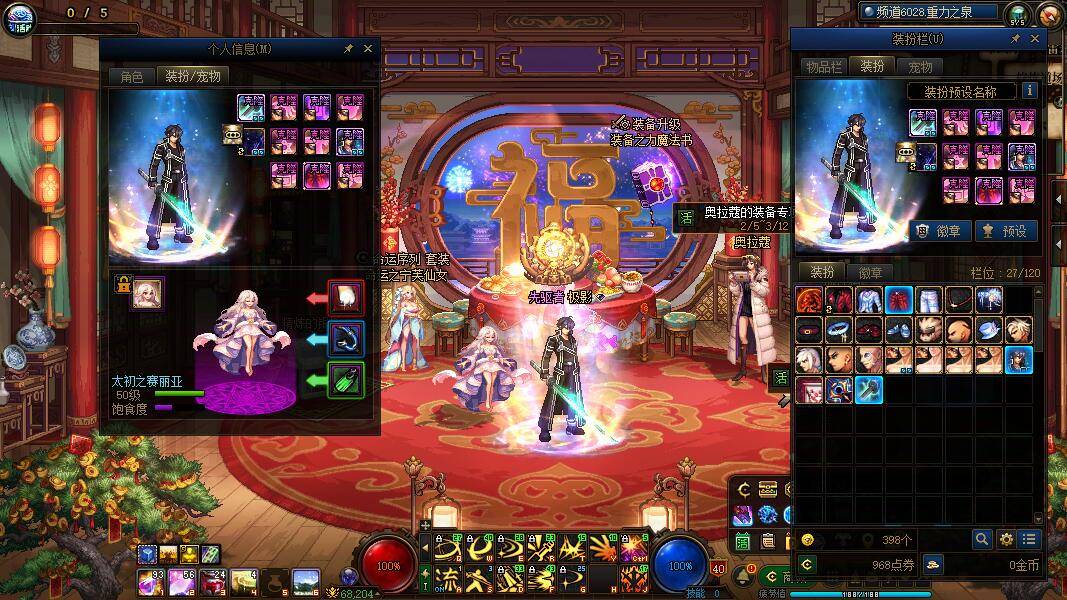Select the pet portrait thumbnail

tap(148, 293)
